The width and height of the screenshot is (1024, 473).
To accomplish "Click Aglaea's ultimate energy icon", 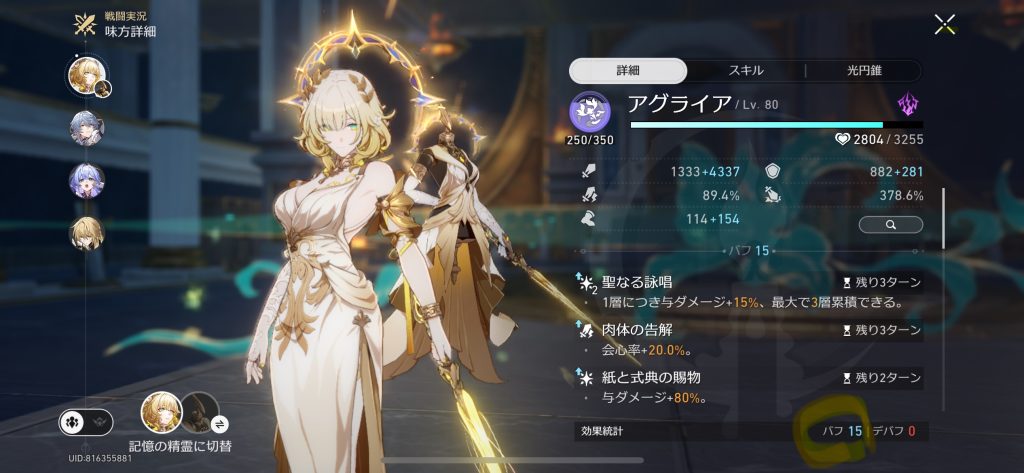I will (590, 111).
